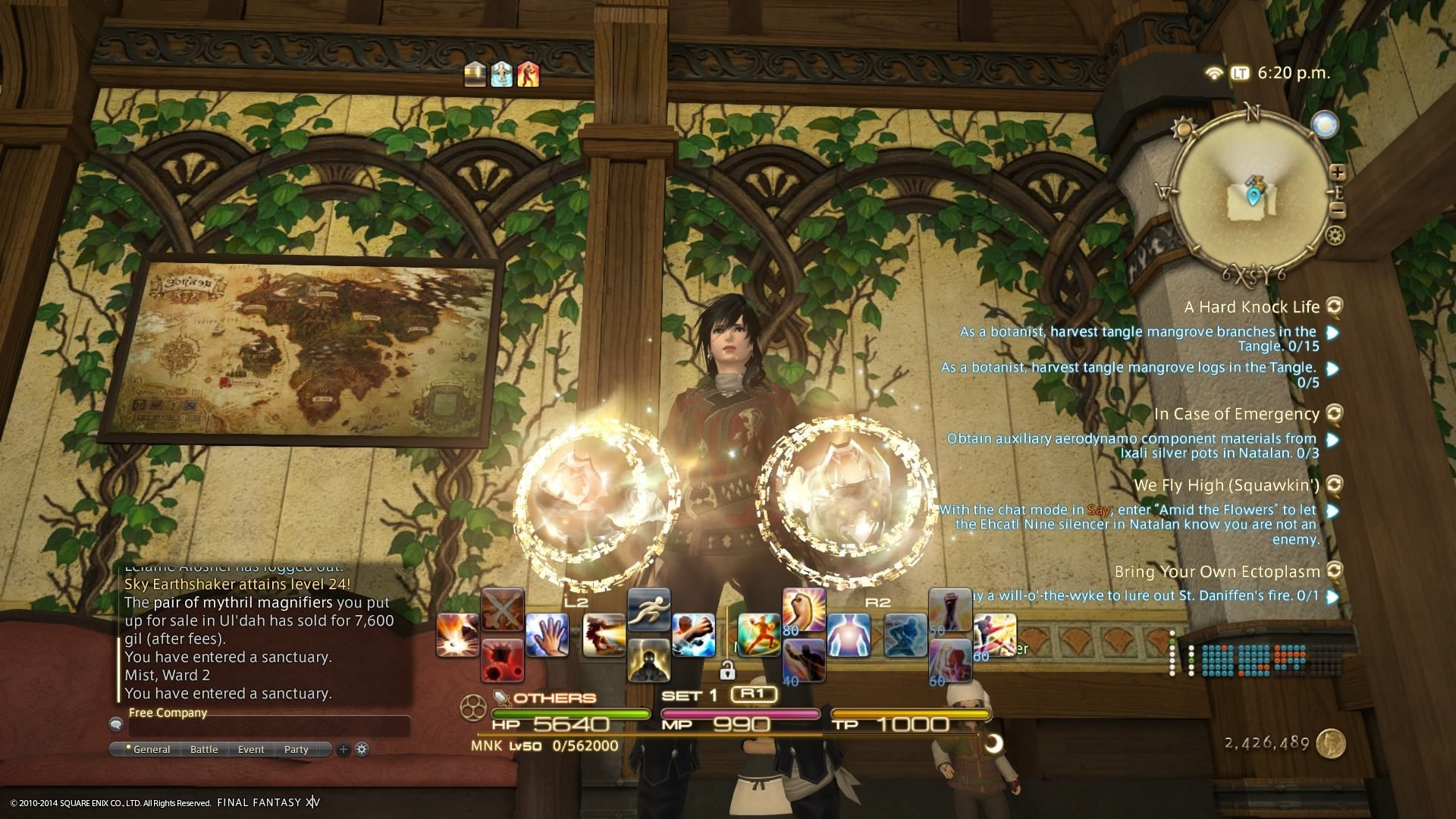This screenshot has height=819, width=1456.
Task: Click the chat message input field
Action: pyautogui.click(x=269, y=726)
